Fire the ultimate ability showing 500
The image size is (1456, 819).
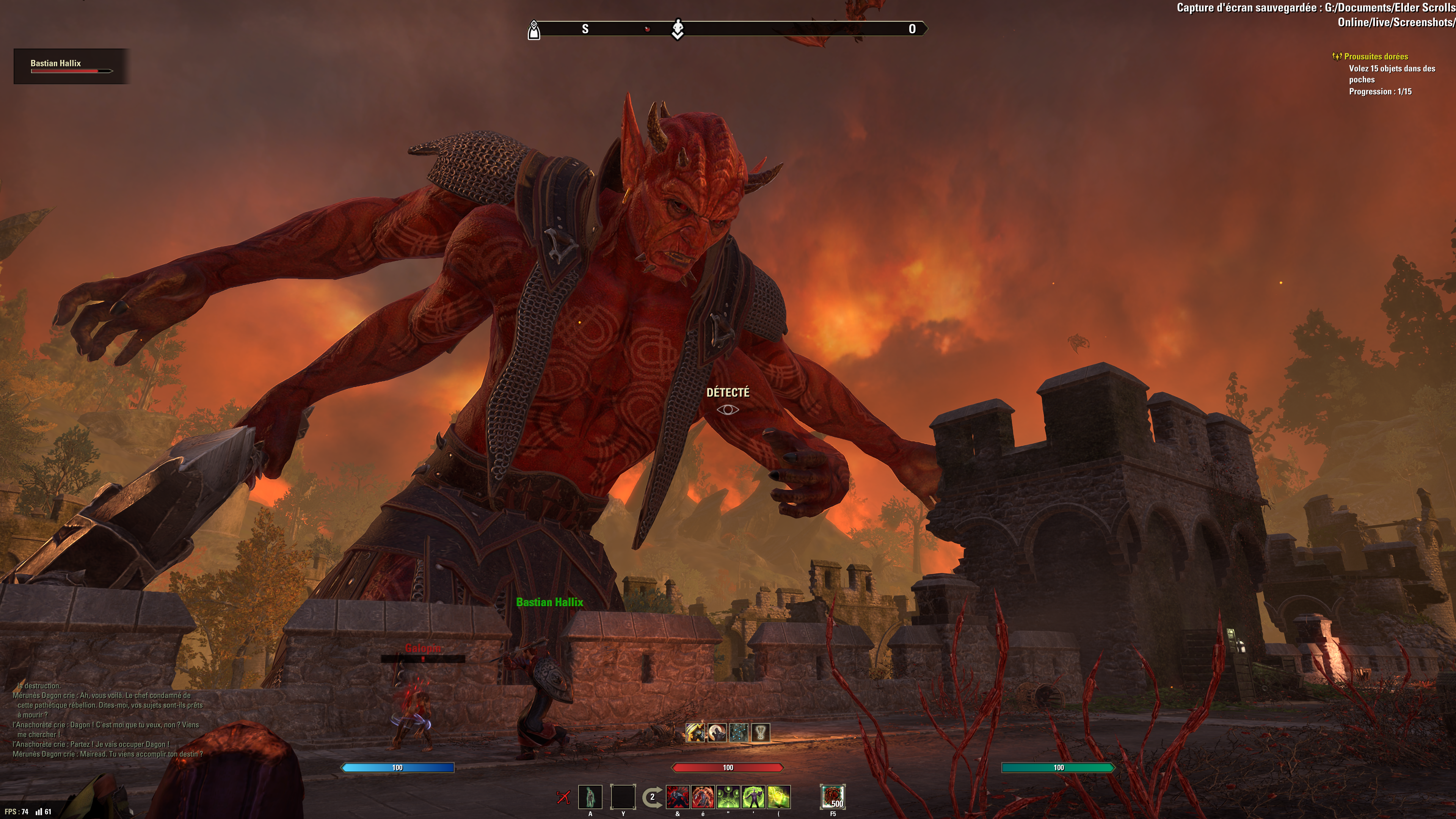(833, 797)
